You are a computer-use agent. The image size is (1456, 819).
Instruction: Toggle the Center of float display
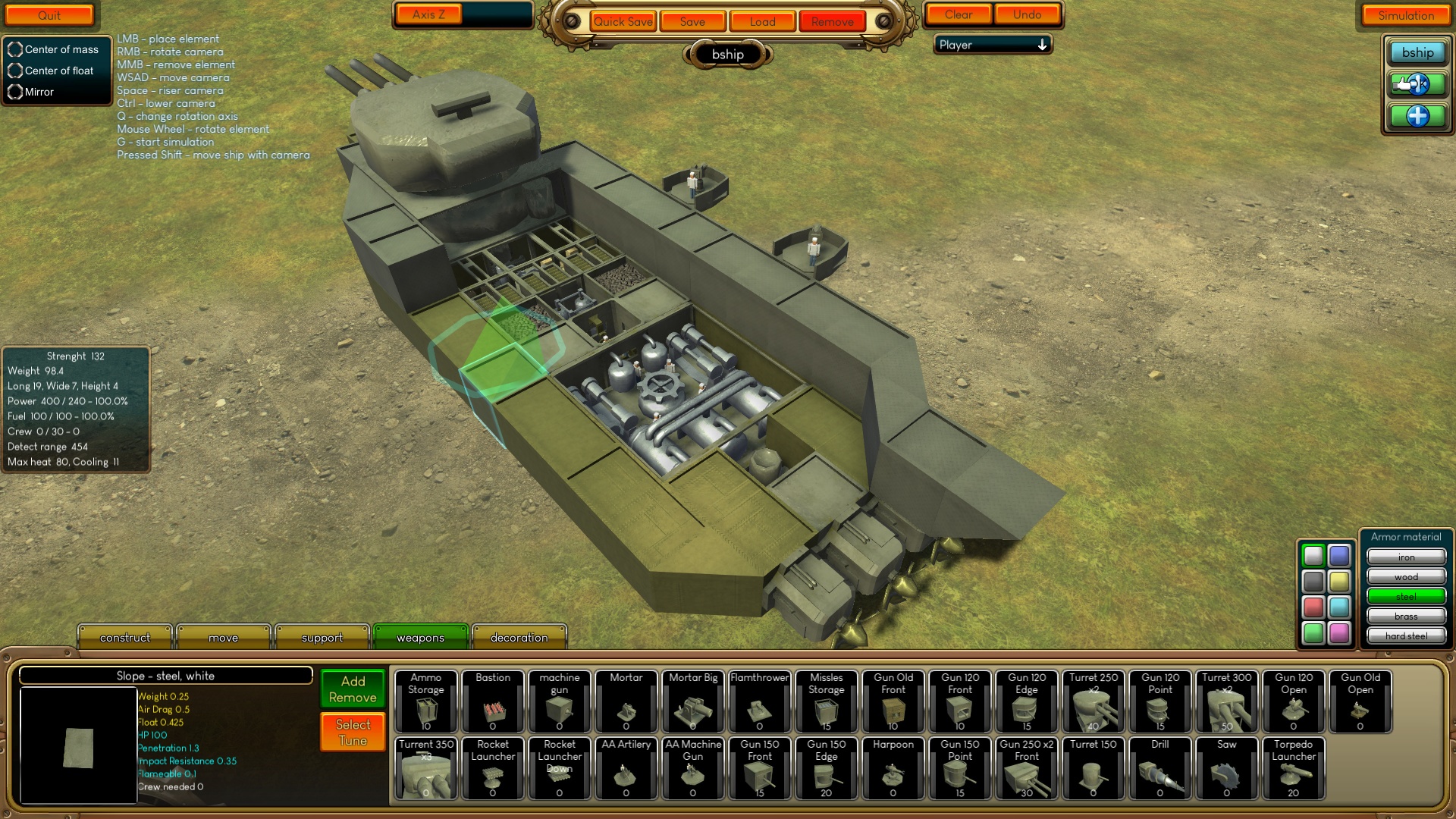tap(15, 71)
